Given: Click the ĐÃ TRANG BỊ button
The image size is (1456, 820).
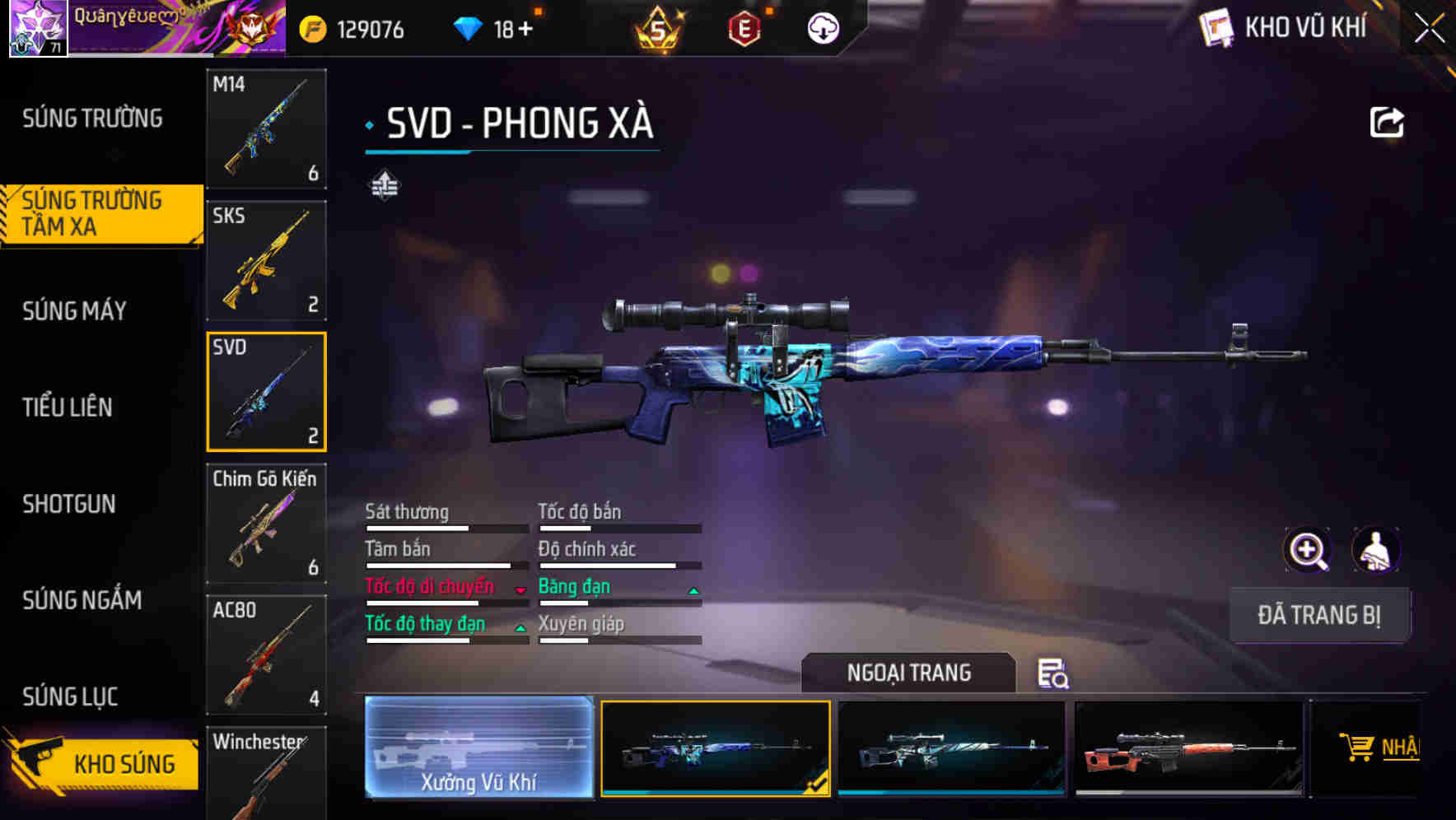Looking at the screenshot, I should point(1319,615).
